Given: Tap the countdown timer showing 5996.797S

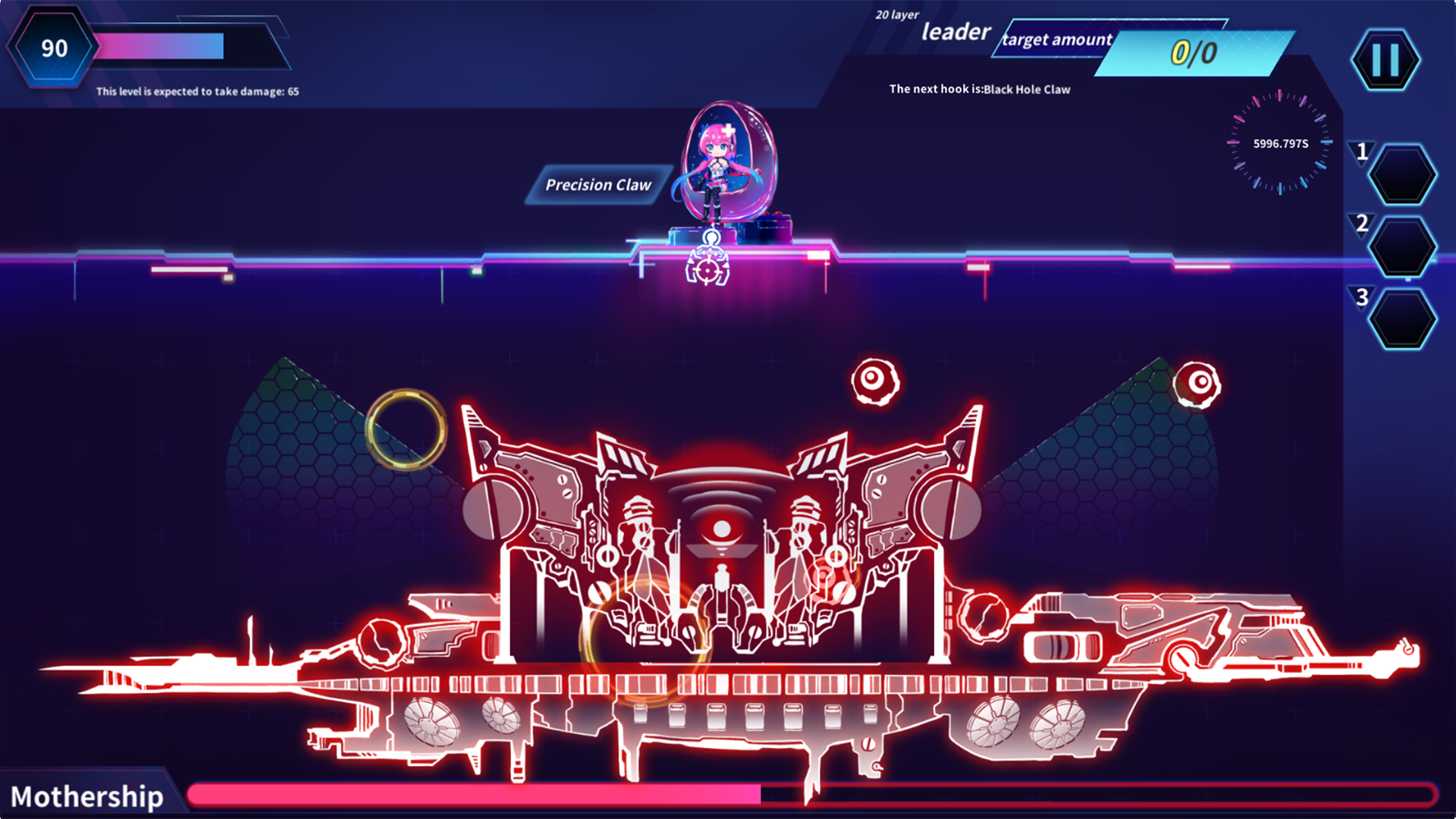Looking at the screenshot, I should (1281, 143).
